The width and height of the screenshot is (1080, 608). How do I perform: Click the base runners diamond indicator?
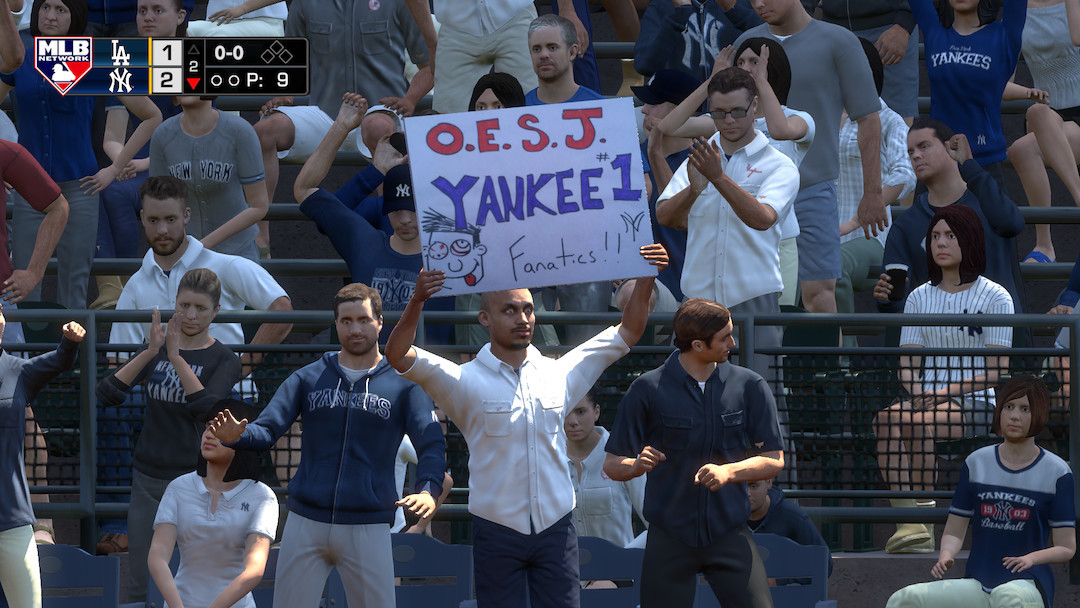(277, 52)
